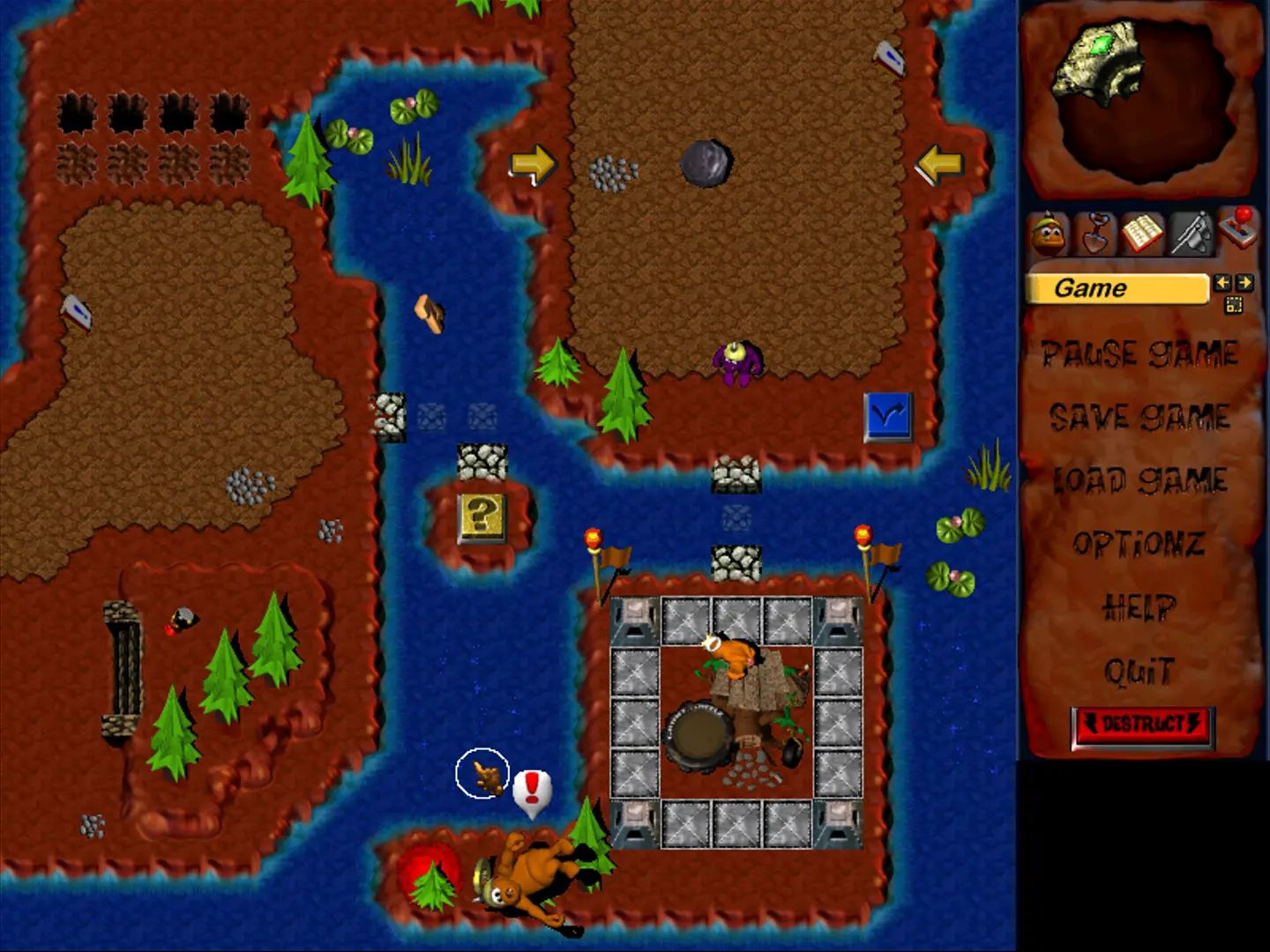The width and height of the screenshot is (1270, 952).
Task: Choose Save Game in the side panel
Action: coord(1139,417)
